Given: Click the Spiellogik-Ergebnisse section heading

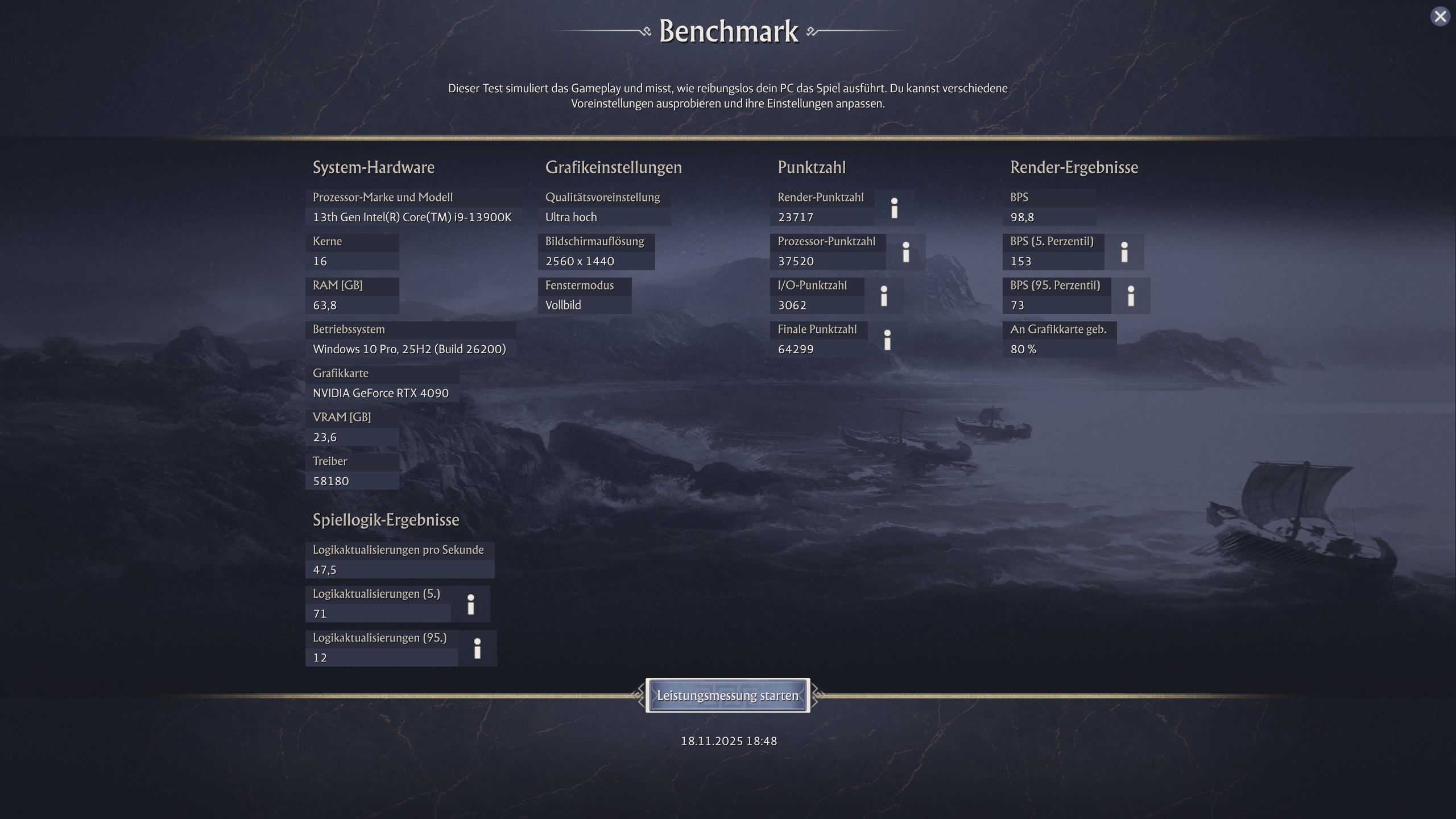Looking at the screenshot, I should point(386,519).
